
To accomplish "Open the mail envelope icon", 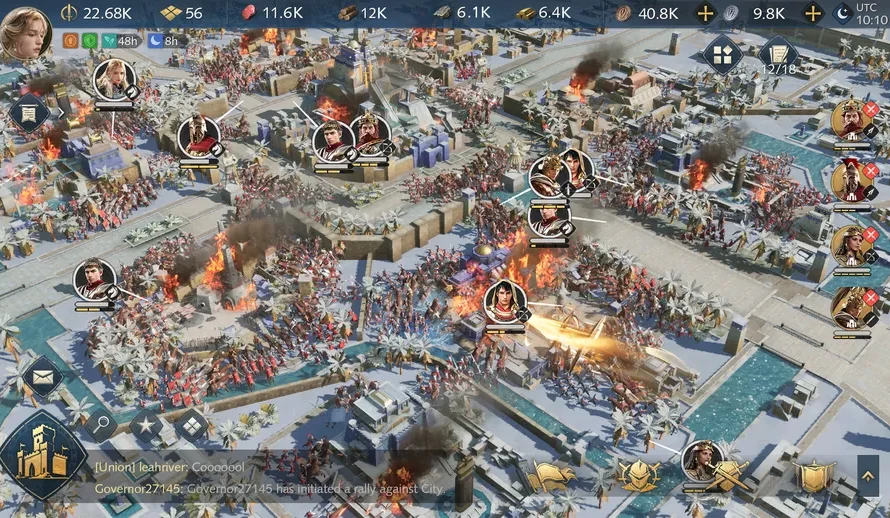I will coord(42,378).
